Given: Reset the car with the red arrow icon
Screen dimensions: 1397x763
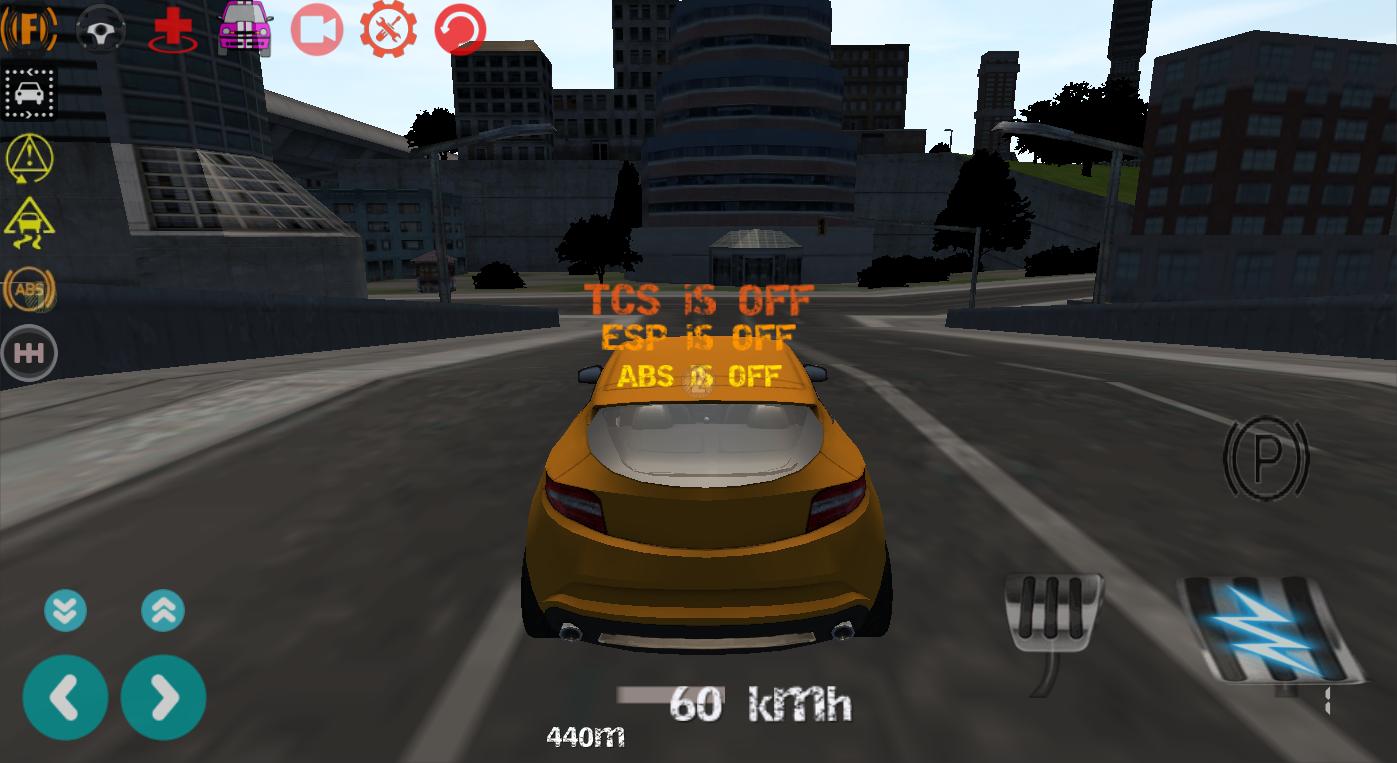Looking at the screenshot, I should (x=458, y=27).
